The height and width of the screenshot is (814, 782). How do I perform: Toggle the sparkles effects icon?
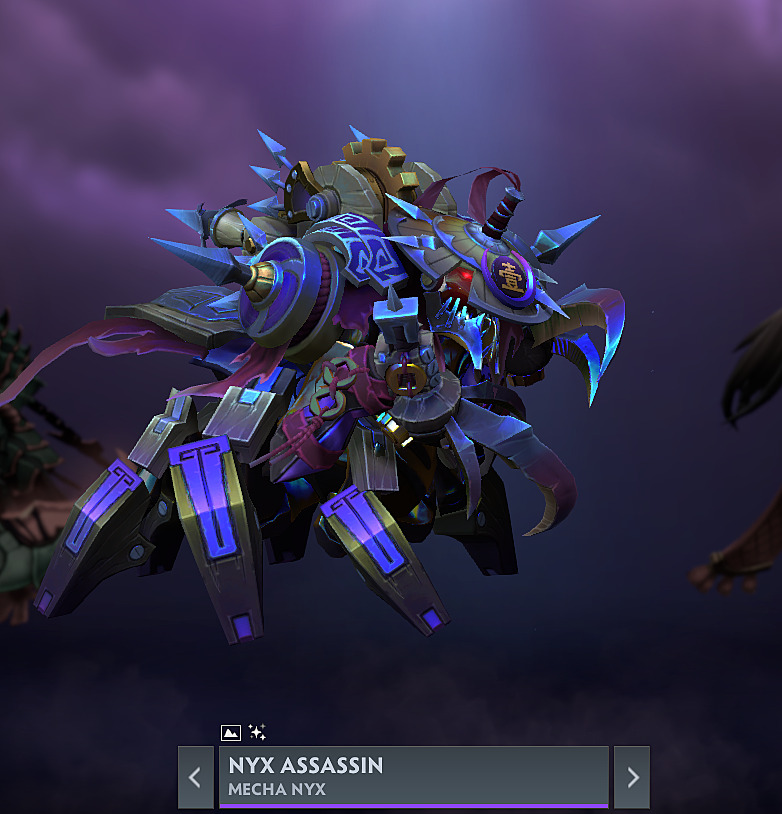pyautogui.click(x=257, y=733)
